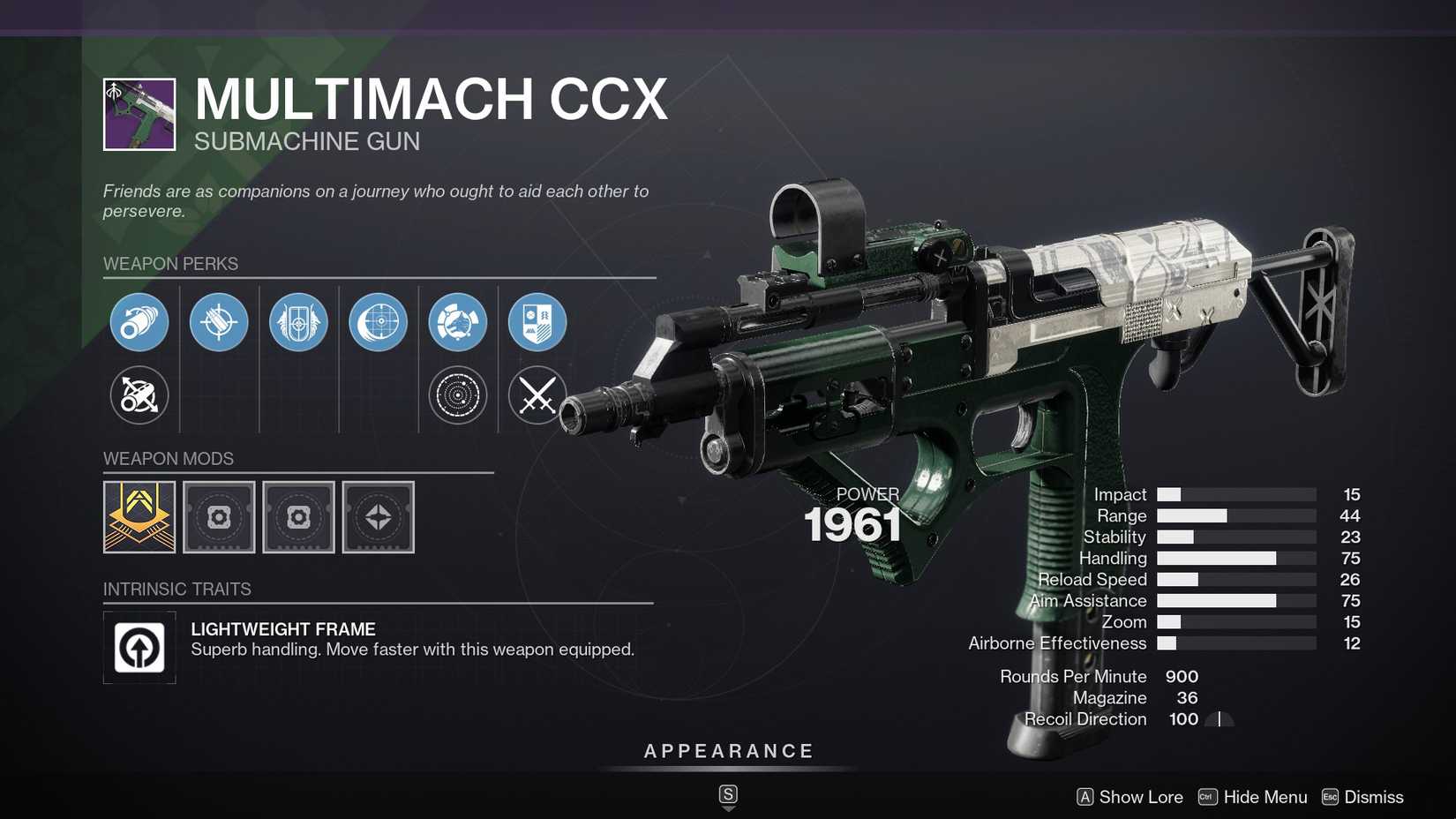Select the crescent targeting perk icon
The width and height of the screenshot is (1456, 819).
377,322
